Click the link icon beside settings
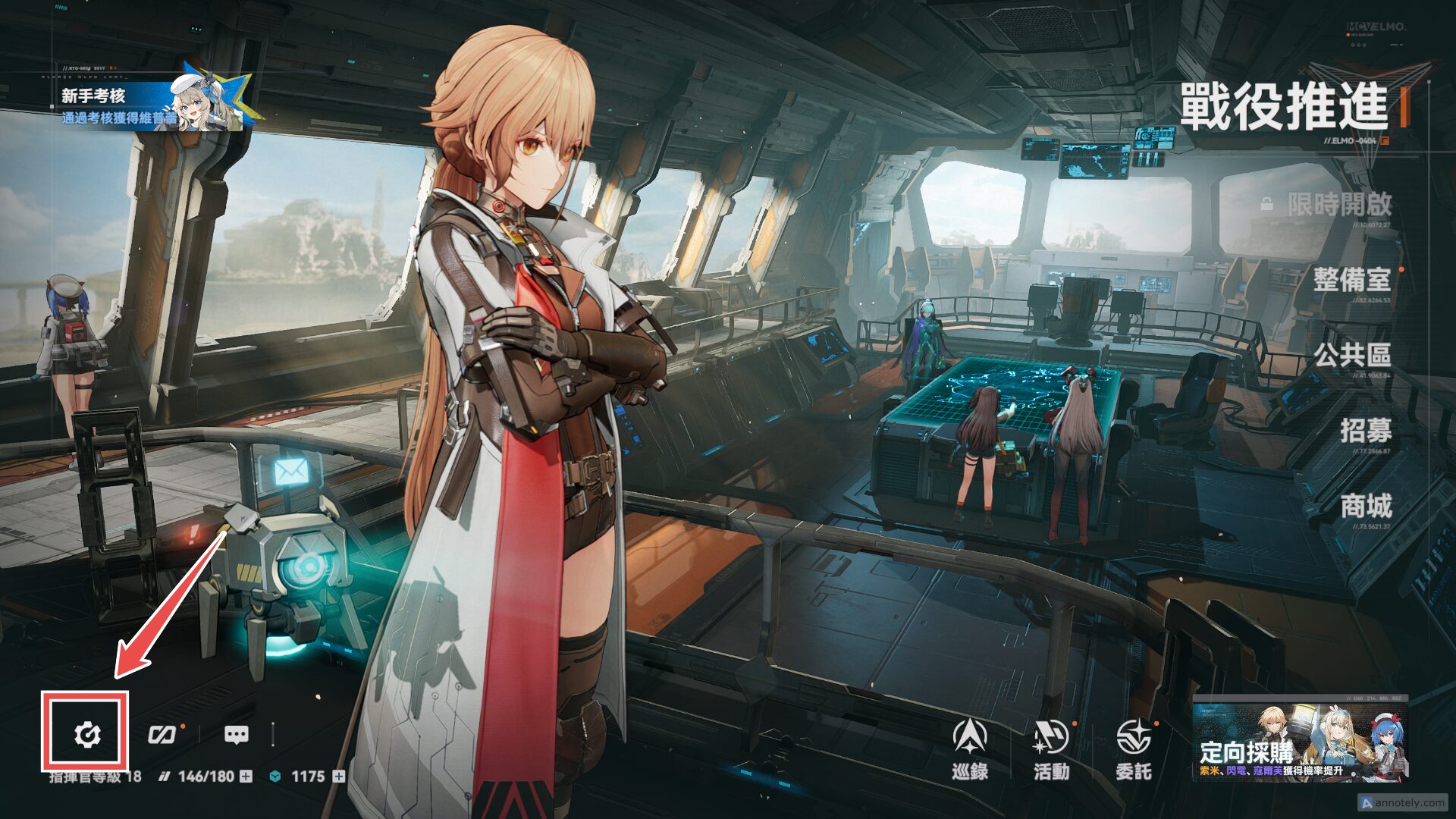Image resolution: width=1456 pixels, height=819 pixels. [x=162, y=734]
